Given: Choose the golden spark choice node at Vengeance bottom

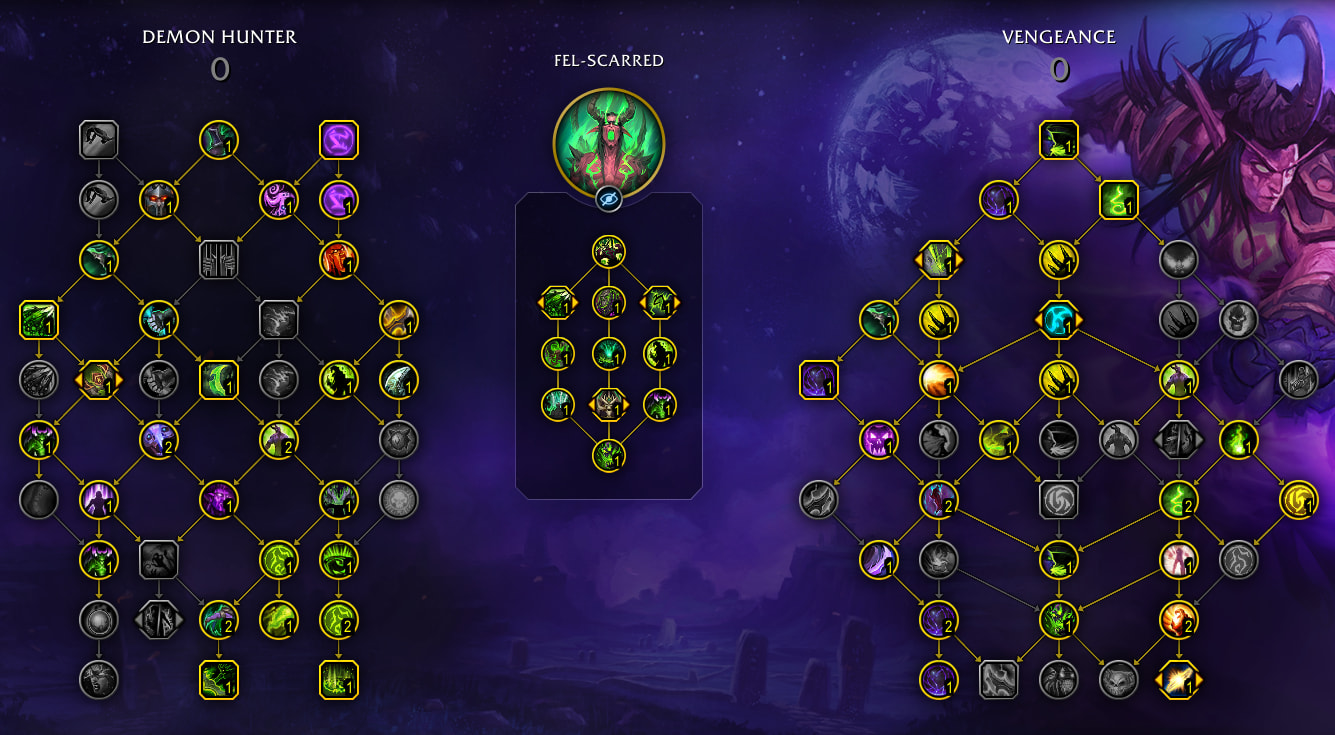Looking at the screenshot, I should tap(1178, 680).
